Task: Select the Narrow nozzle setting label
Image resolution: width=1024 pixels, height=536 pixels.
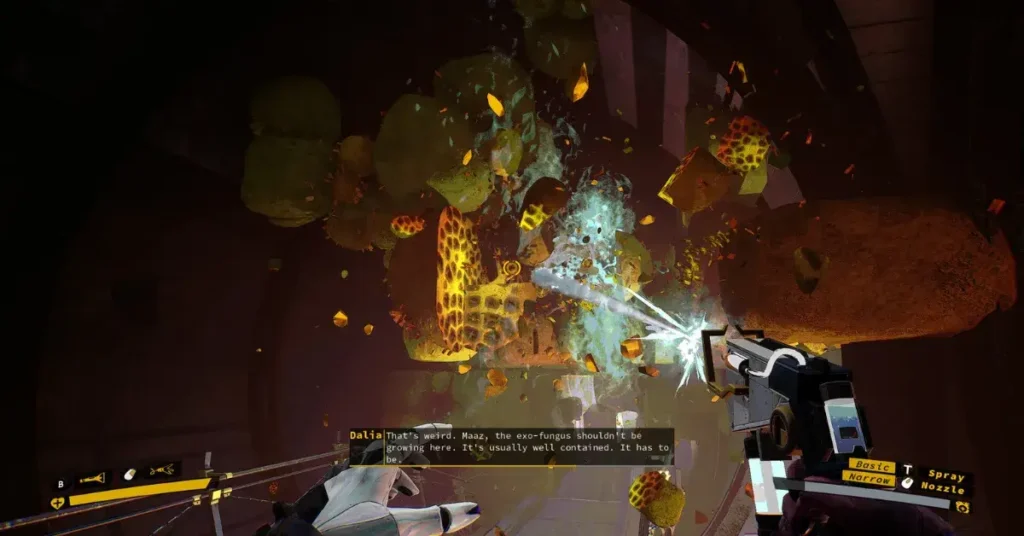Action: [x=870, y=478]
